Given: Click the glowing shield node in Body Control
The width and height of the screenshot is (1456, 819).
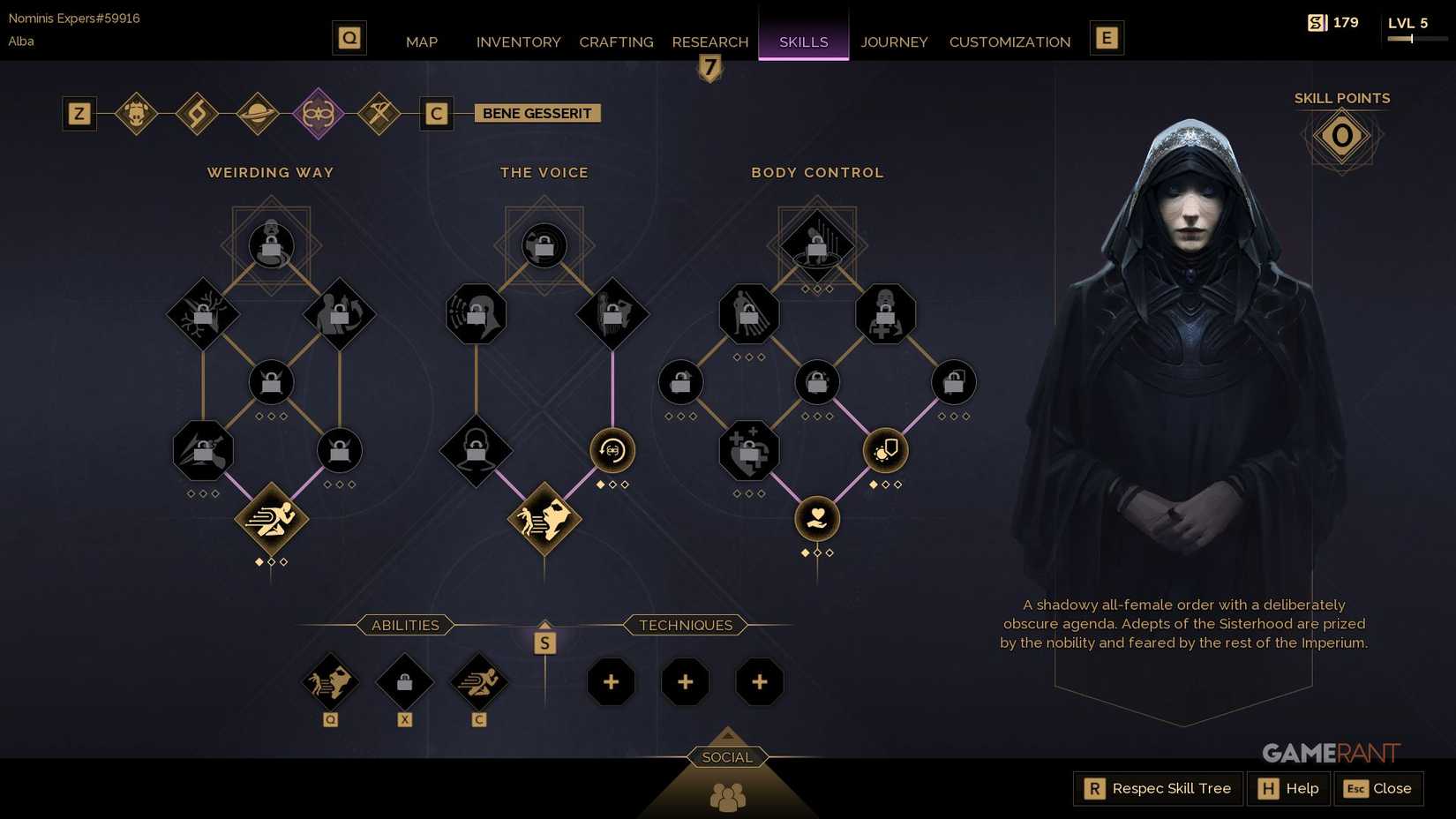Looking at the screenshot, I should [x=885, y=450].
